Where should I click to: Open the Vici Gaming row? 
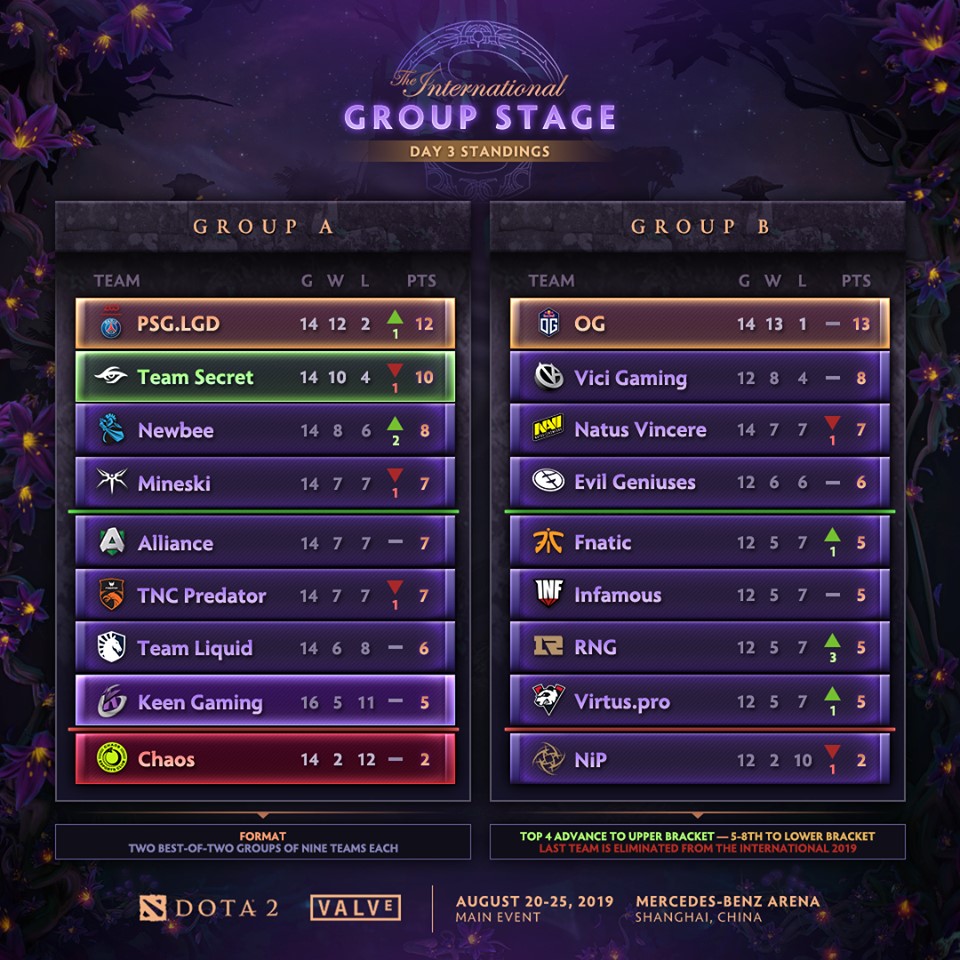click(x=699, y=377)
